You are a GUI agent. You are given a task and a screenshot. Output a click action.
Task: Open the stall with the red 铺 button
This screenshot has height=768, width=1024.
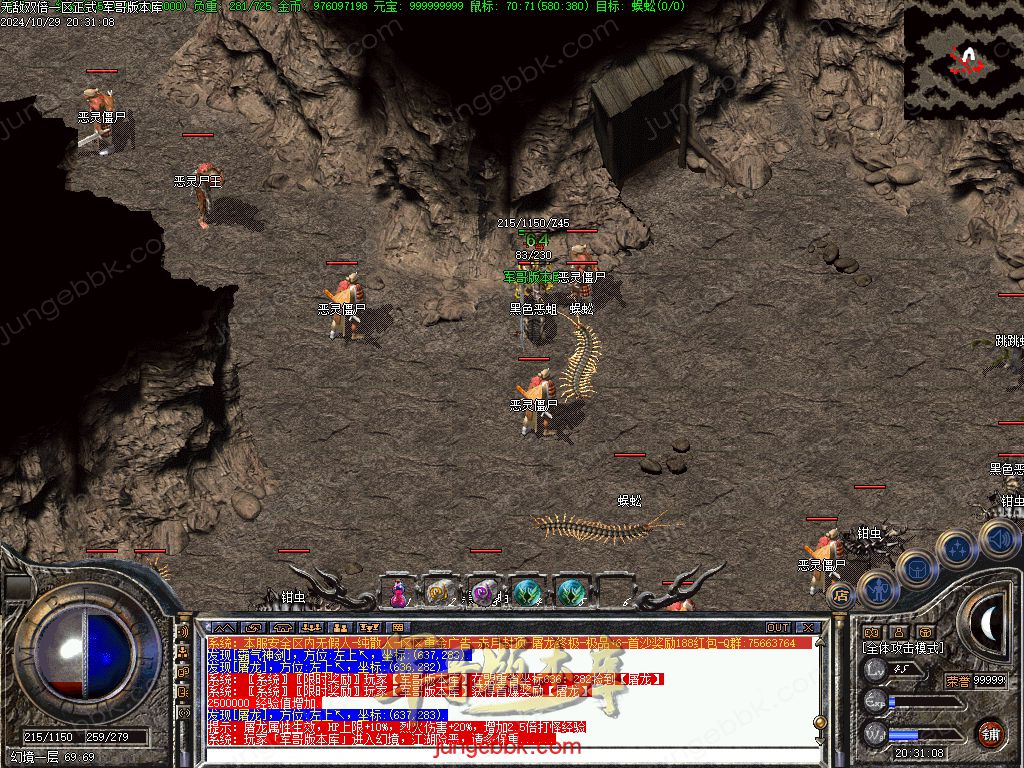click(989, 732)
